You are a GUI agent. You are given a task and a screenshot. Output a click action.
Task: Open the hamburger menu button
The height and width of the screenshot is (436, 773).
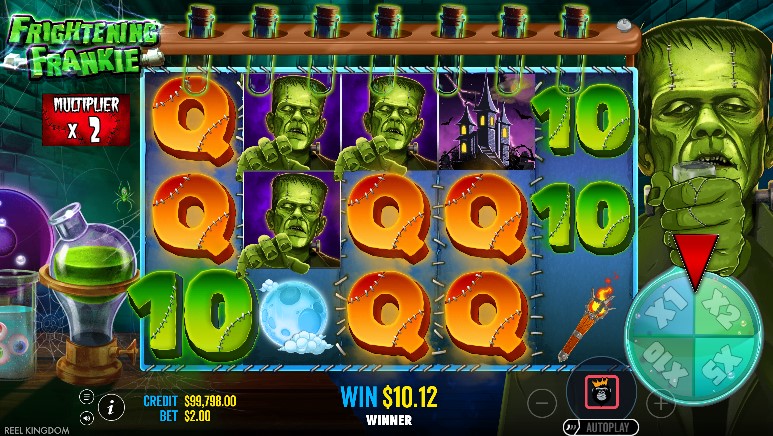click(87, 397)
